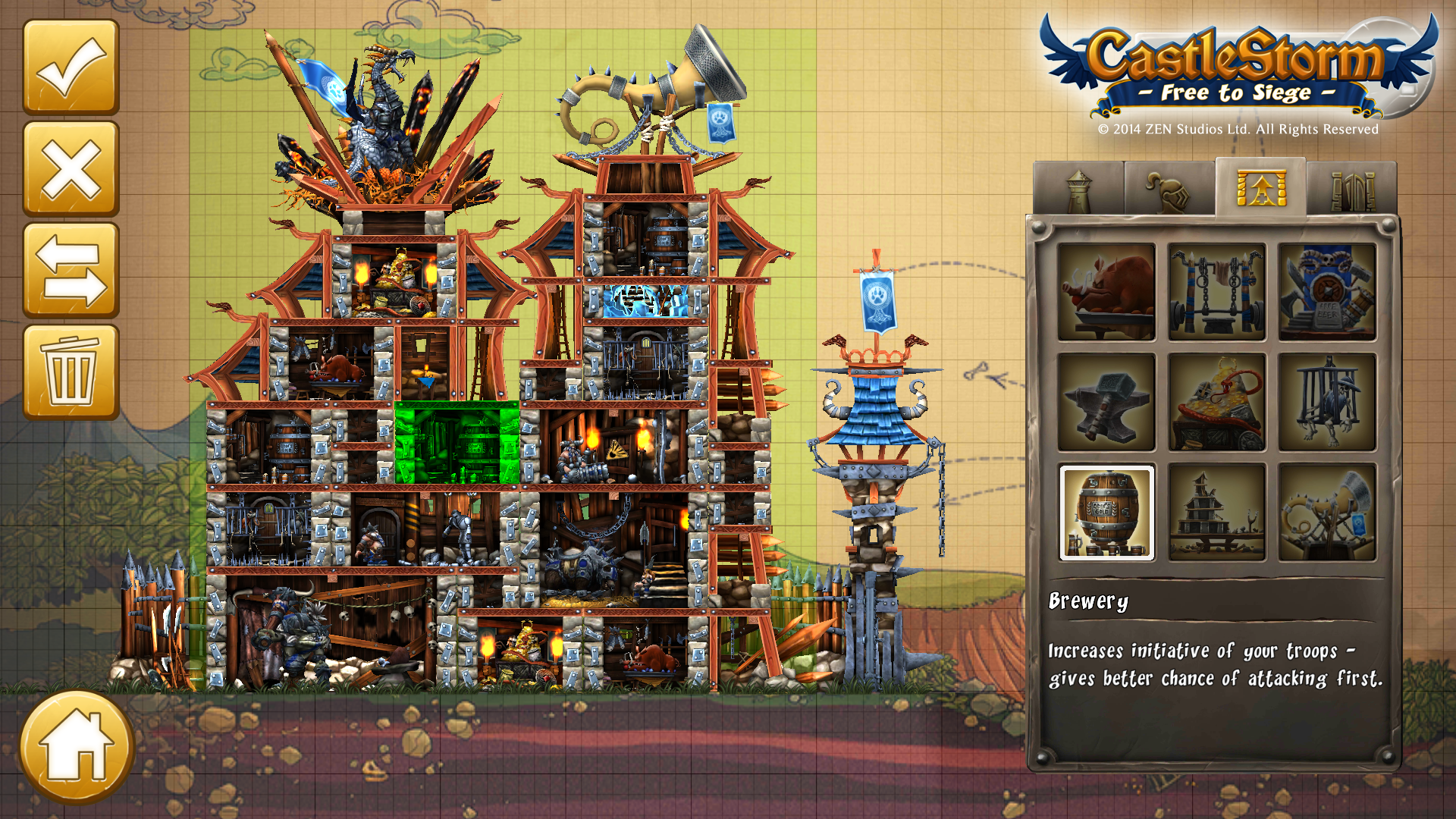Choose the roasted boar room tile
This screenshot has width=1456, height=819.
[x=1106, y=292]
